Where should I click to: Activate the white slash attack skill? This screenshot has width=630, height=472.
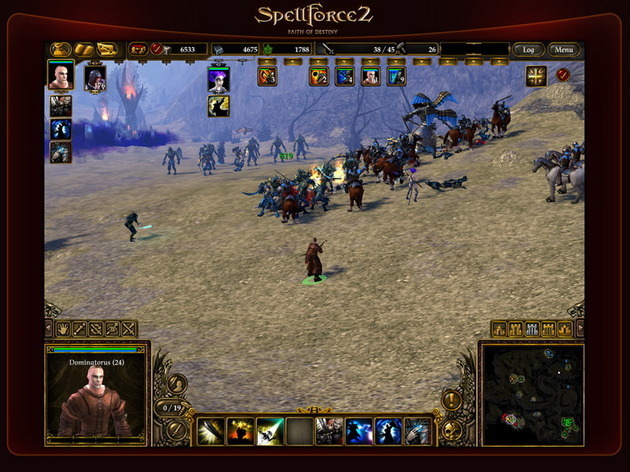[211, 431]
